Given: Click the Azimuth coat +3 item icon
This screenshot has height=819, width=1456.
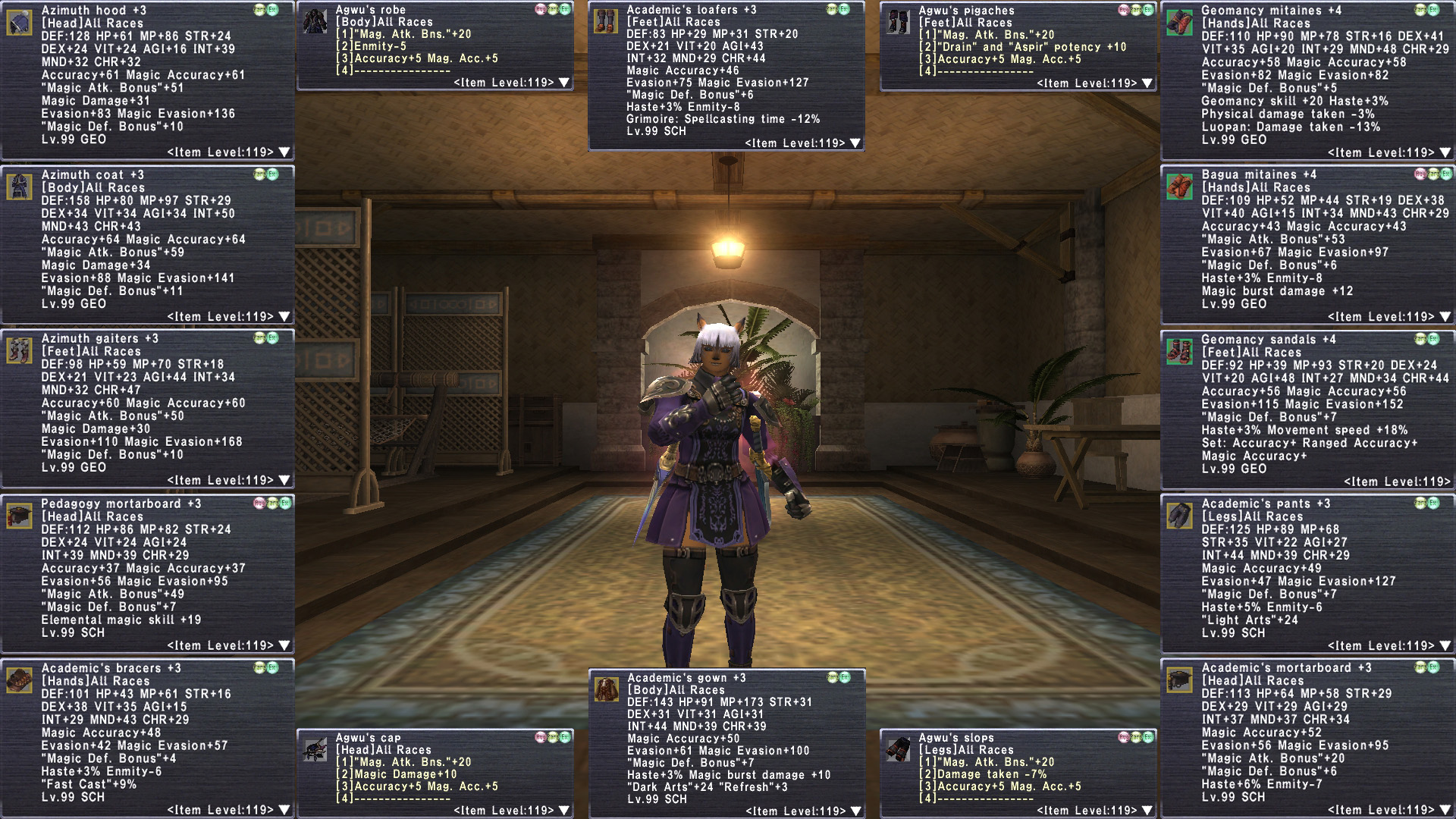Looking at the screenshot, I should 19,187.
